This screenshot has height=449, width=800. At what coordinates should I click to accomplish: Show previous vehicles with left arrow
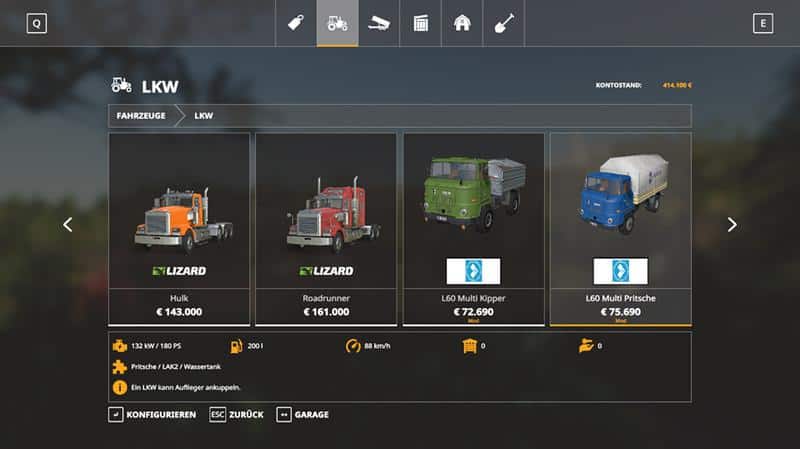(68, 225)
